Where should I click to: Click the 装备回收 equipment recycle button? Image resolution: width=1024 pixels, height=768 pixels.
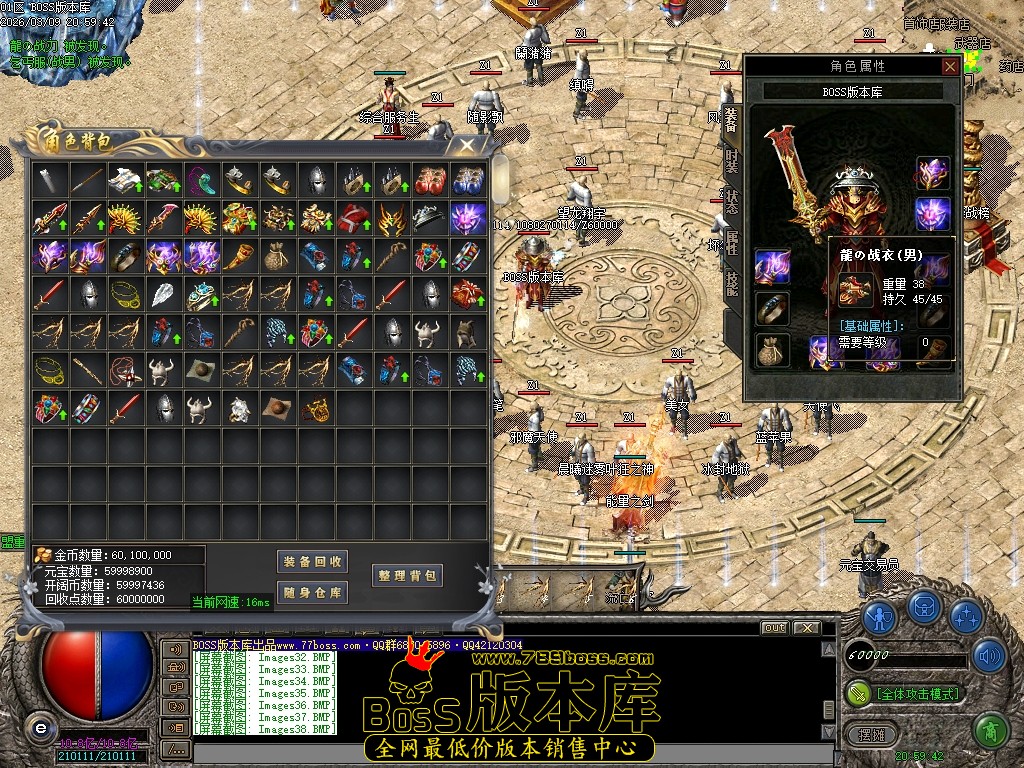tap(313, 561)
